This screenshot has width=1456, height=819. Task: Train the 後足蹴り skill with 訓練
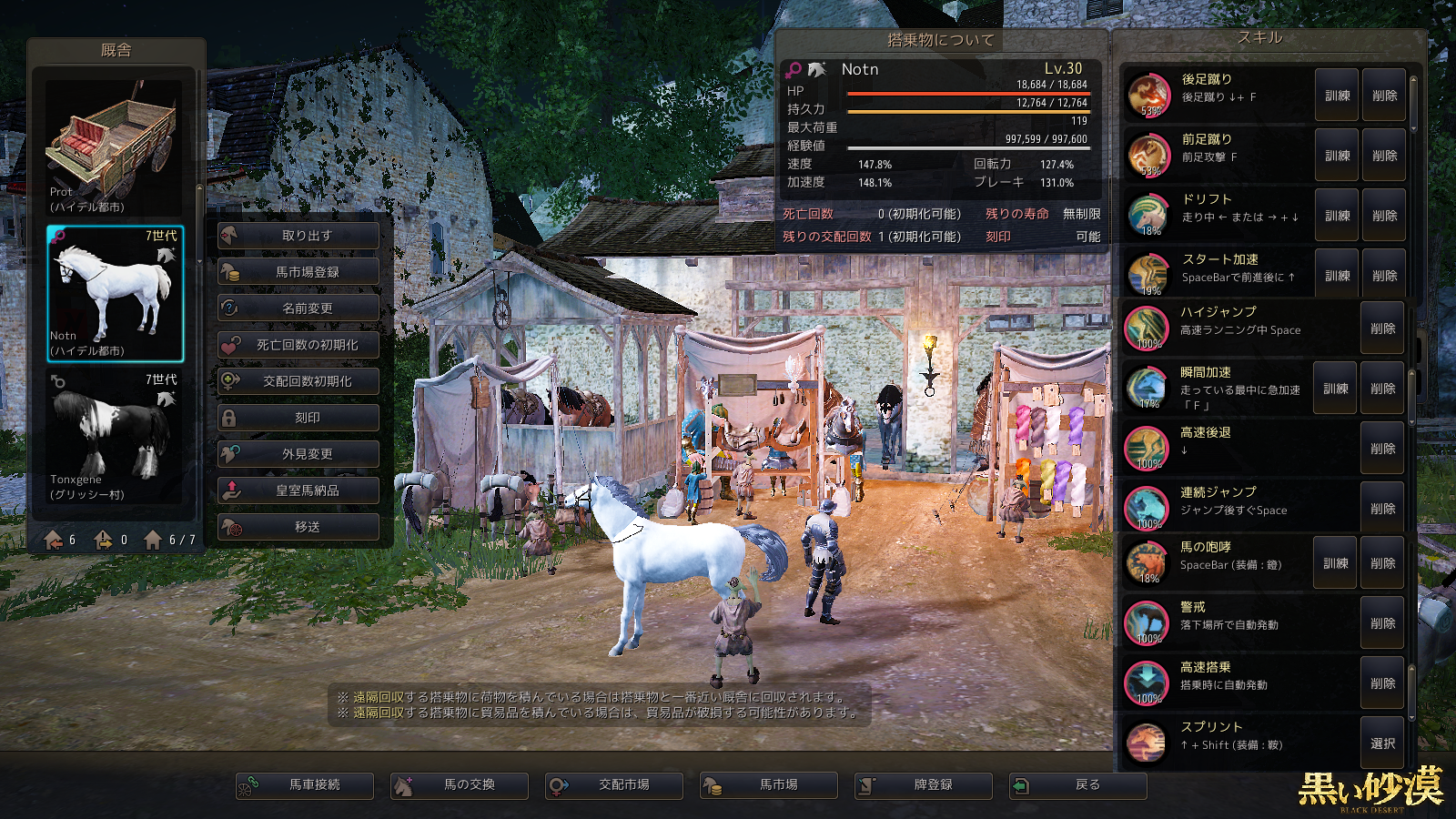[1337, 96]
